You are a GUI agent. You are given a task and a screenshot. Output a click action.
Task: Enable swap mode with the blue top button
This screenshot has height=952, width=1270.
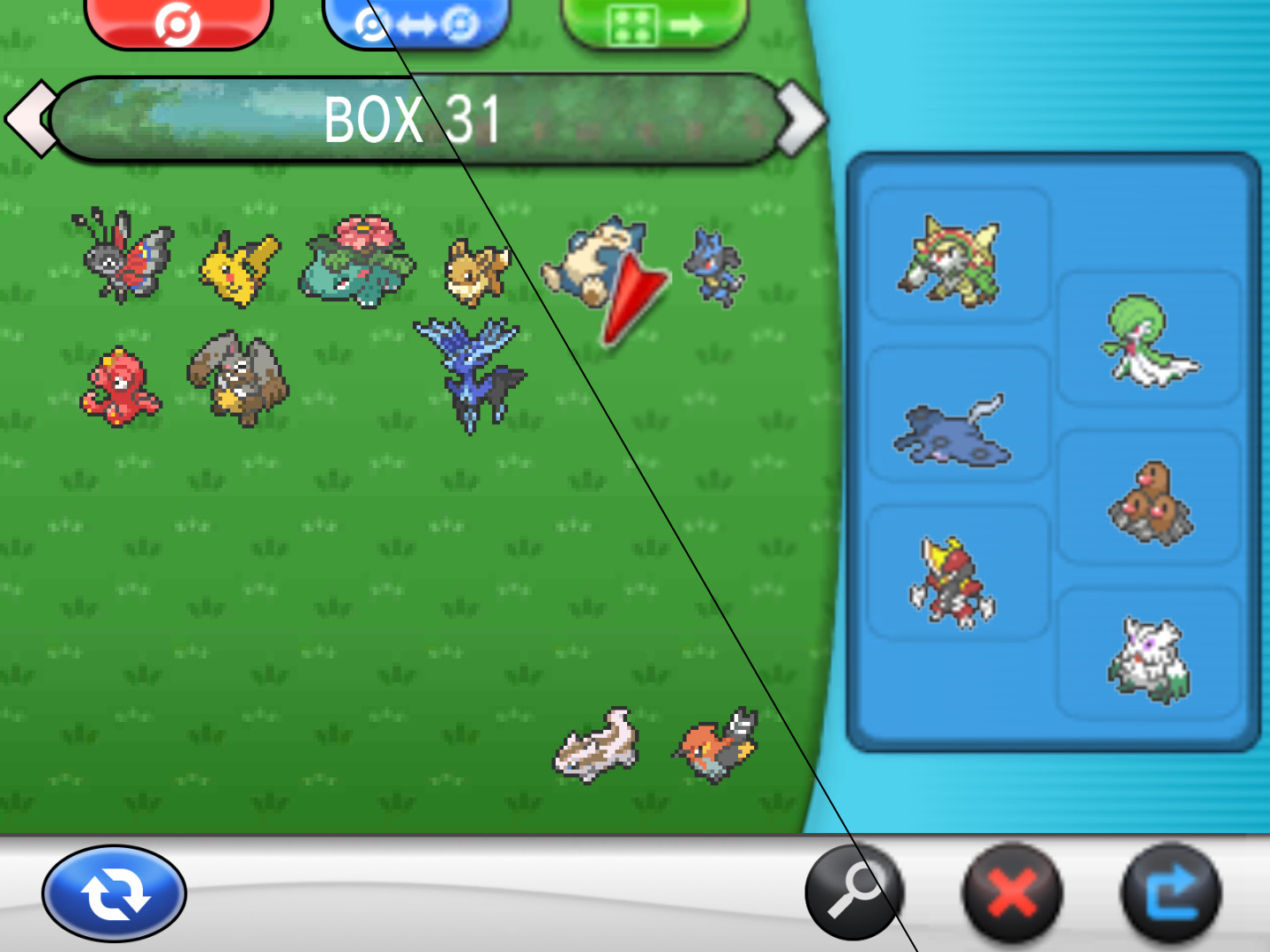click(415, 18)
